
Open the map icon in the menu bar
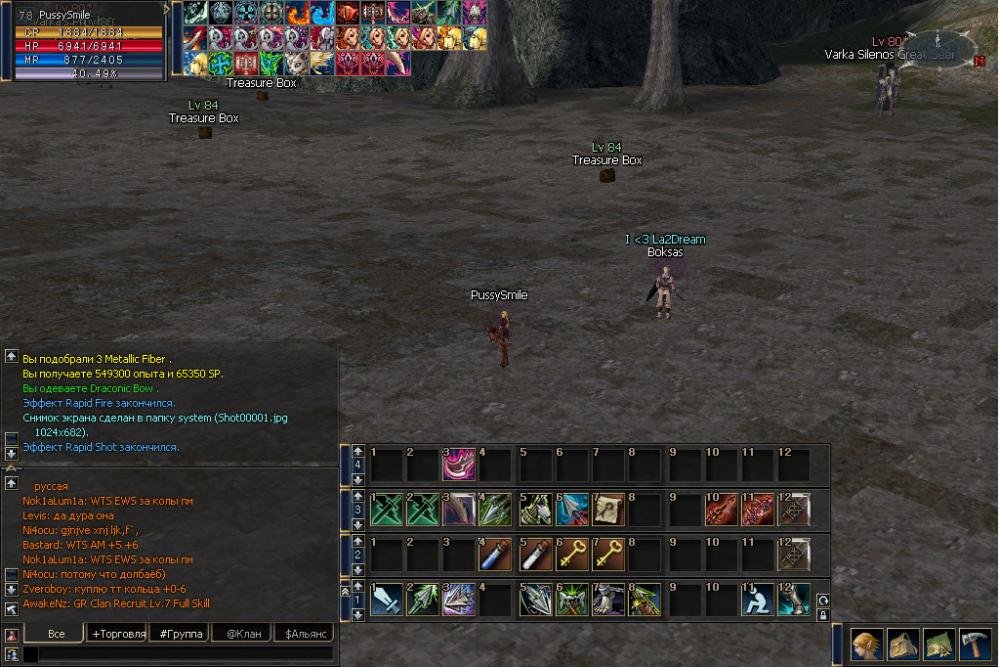point(938,643)
